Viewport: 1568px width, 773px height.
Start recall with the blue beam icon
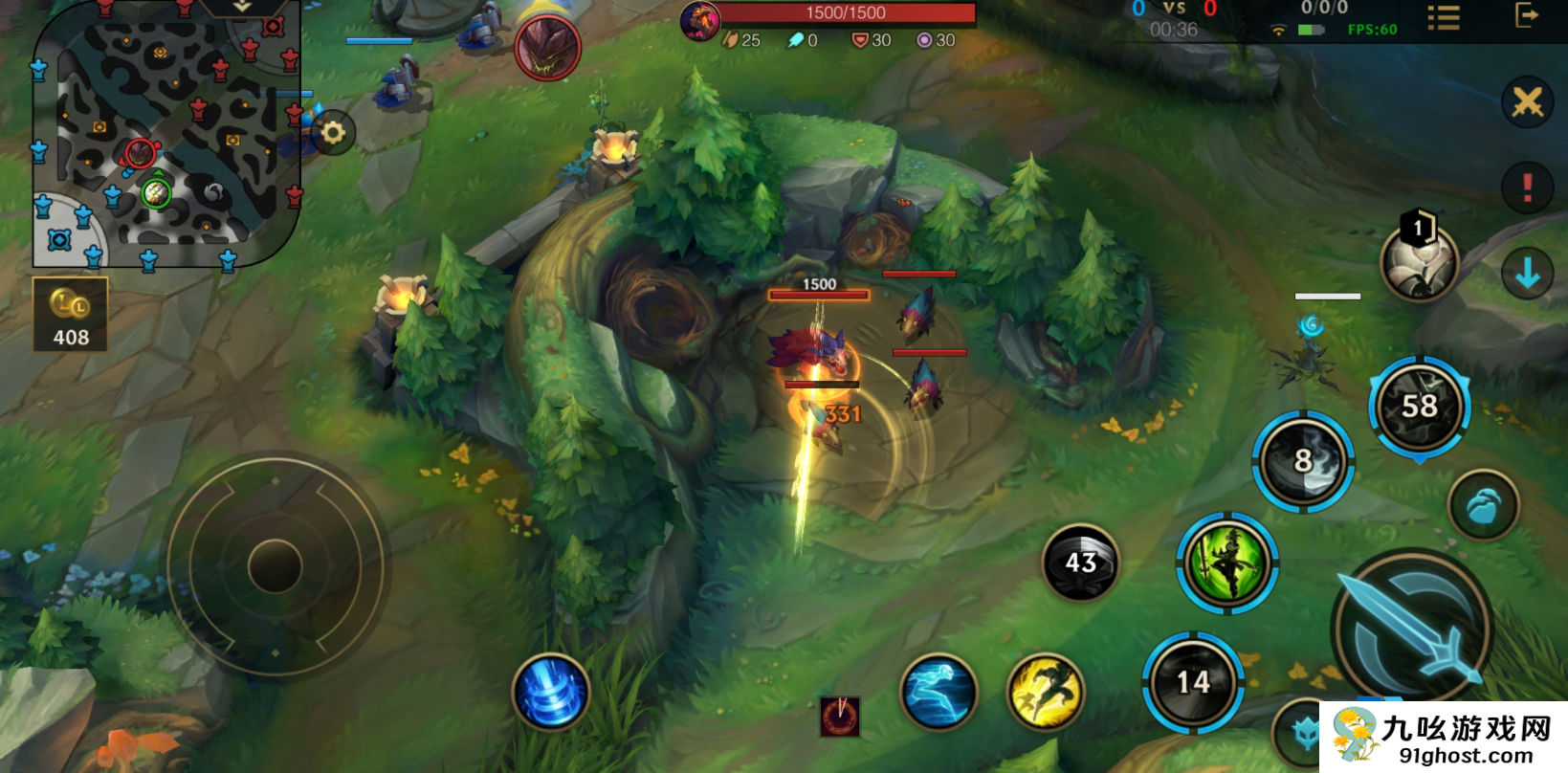(551, 692)
